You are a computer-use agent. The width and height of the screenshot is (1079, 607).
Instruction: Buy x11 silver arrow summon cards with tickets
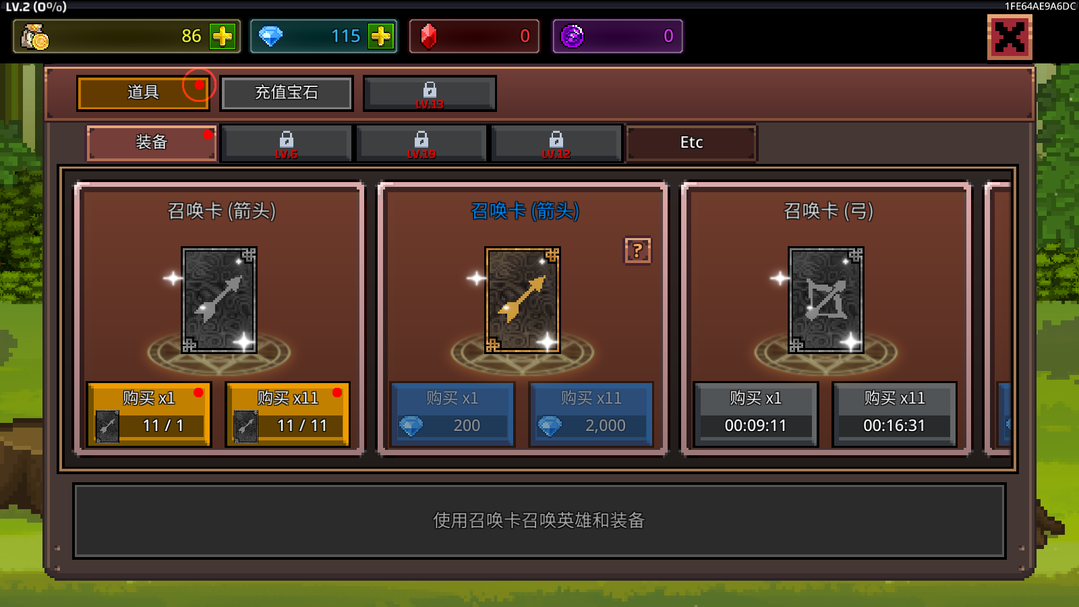coord(287,413)
